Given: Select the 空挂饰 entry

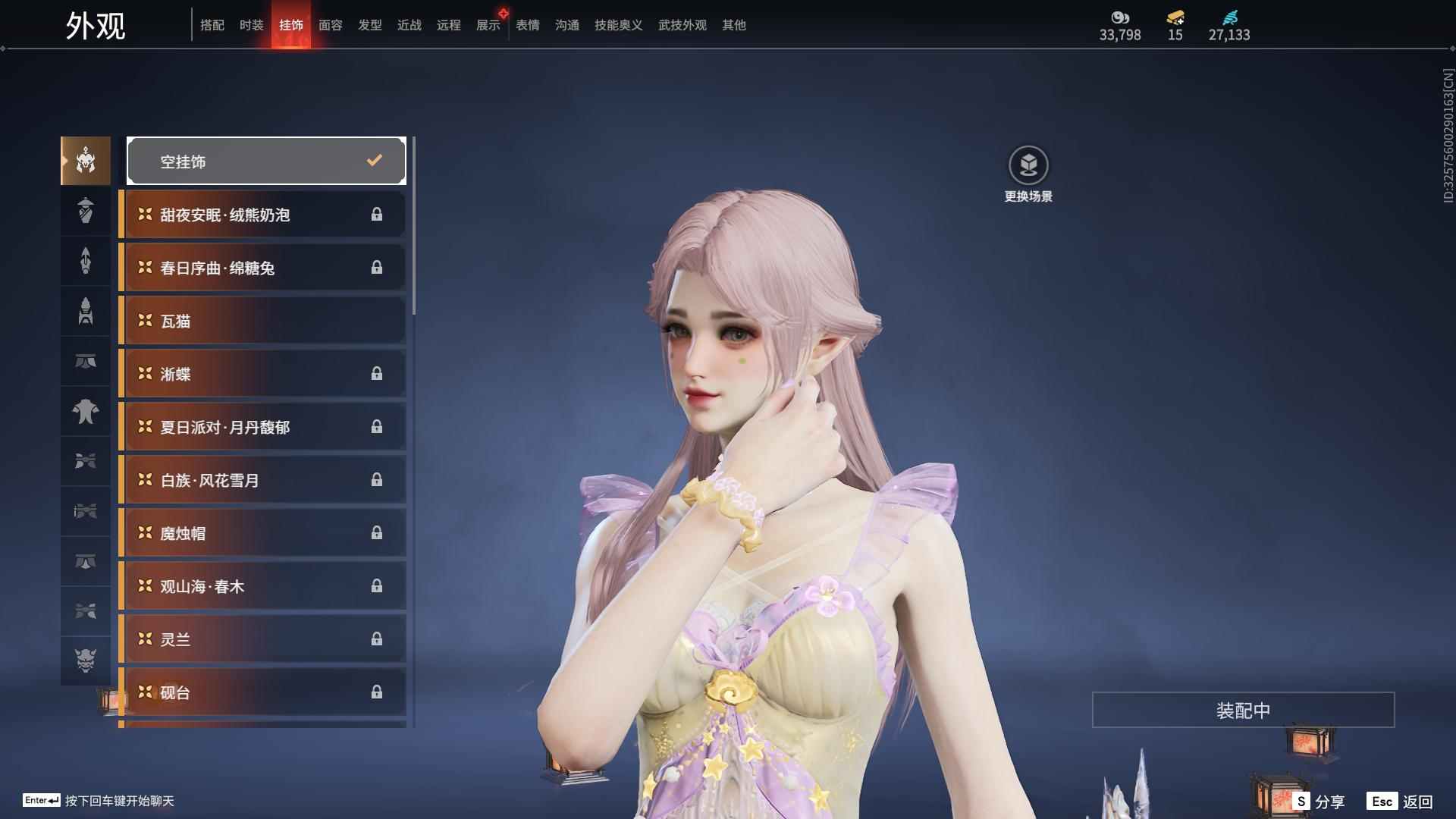Looking at the screenshot, I should point(266,161).
